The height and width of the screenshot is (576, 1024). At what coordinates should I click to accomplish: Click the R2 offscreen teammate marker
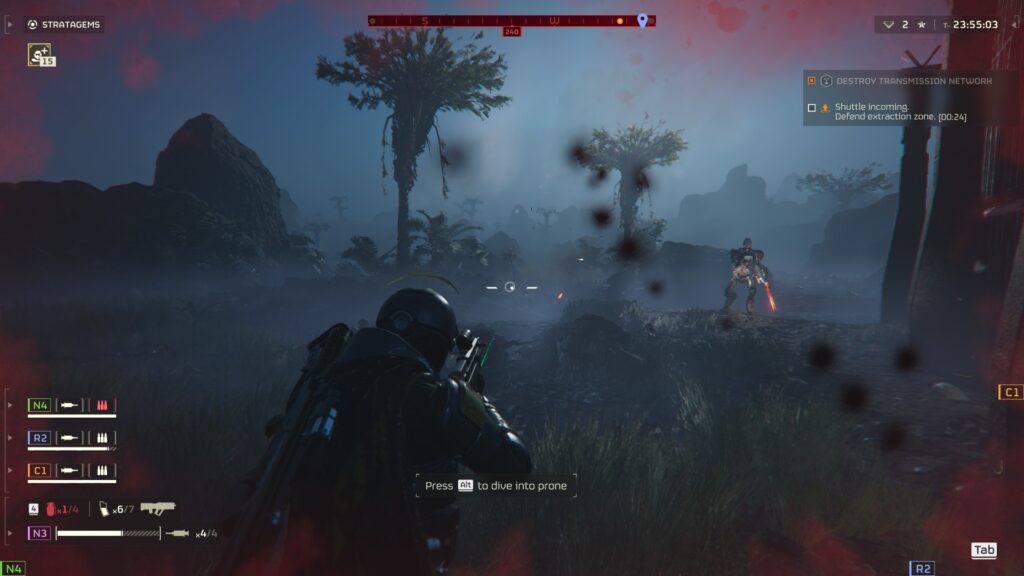pyautogui.click(x=922, y=568)
